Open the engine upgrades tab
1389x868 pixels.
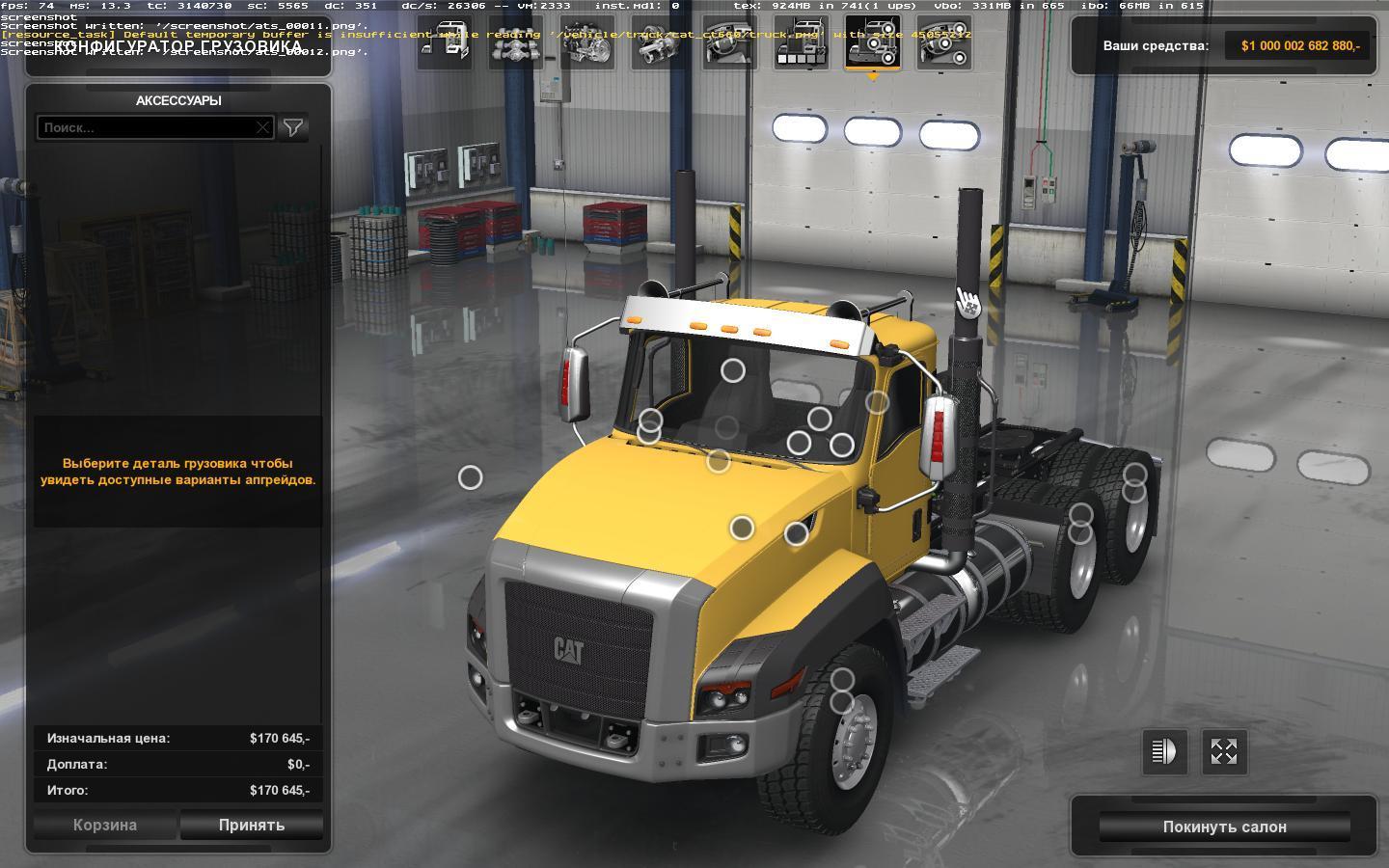click(587, 42)
